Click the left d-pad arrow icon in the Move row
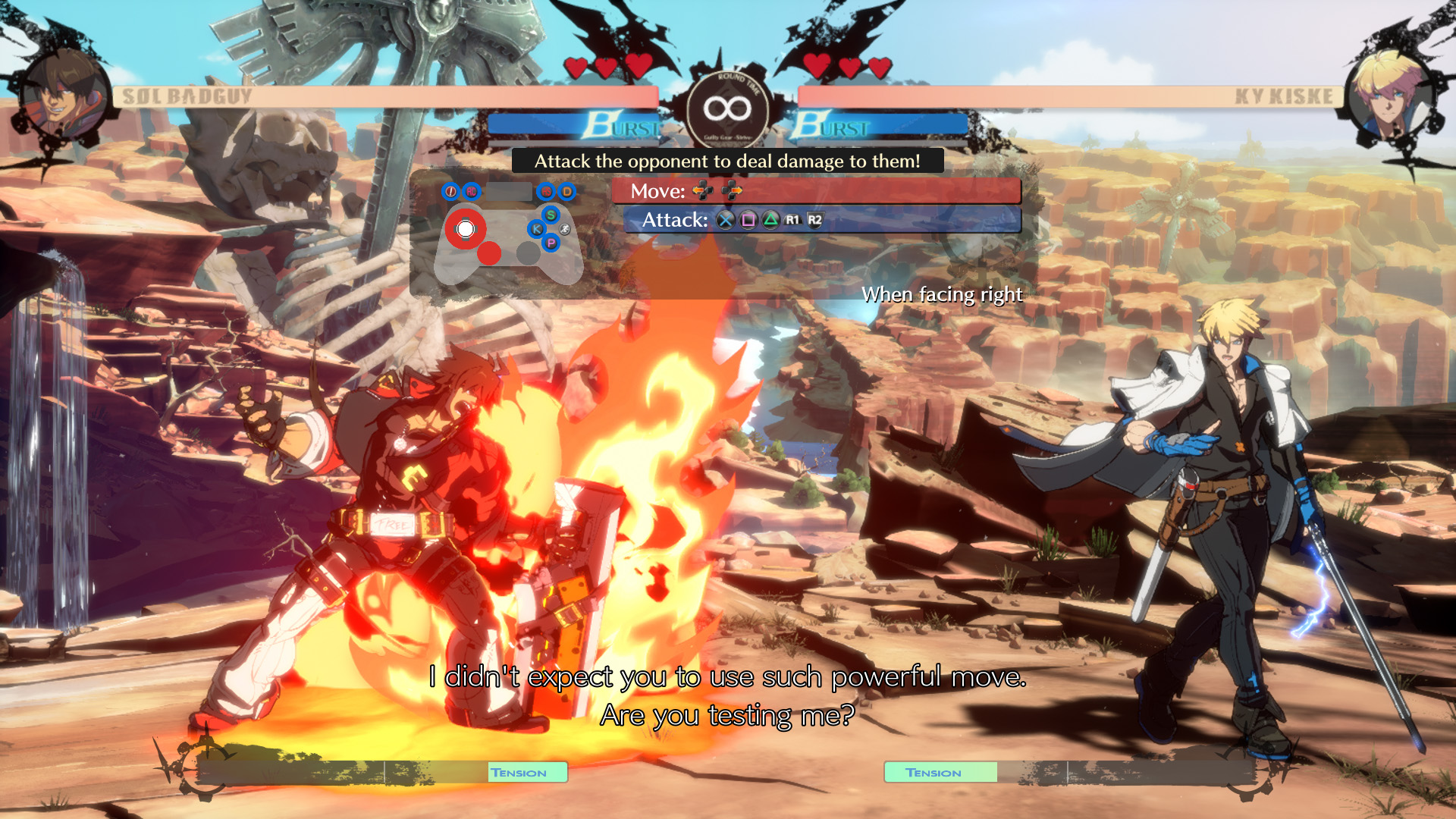 [704, 191]
